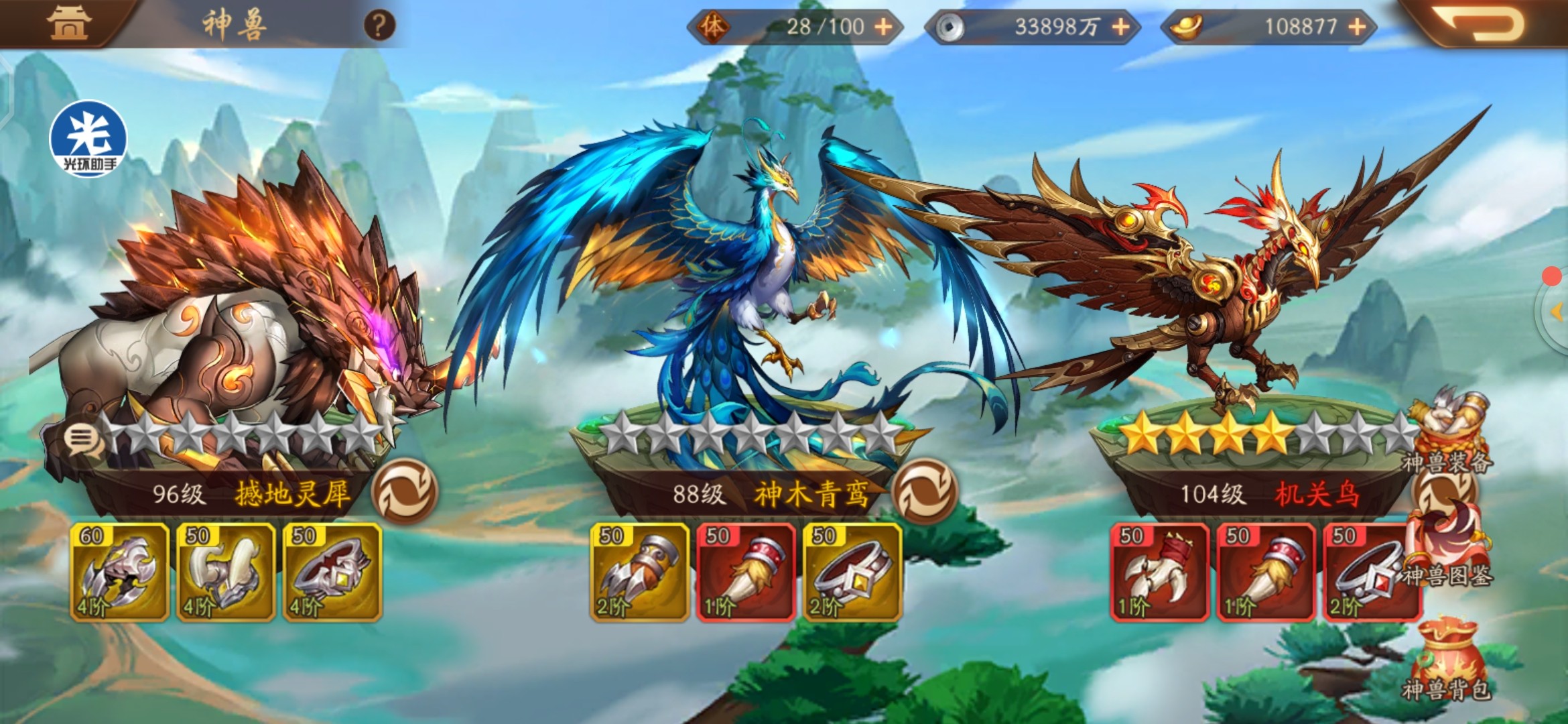This screenshot has height=724, width=1568.
Task: Add silver coins with the plus button
Action: pyautogui.click(x=1120, y=27)
